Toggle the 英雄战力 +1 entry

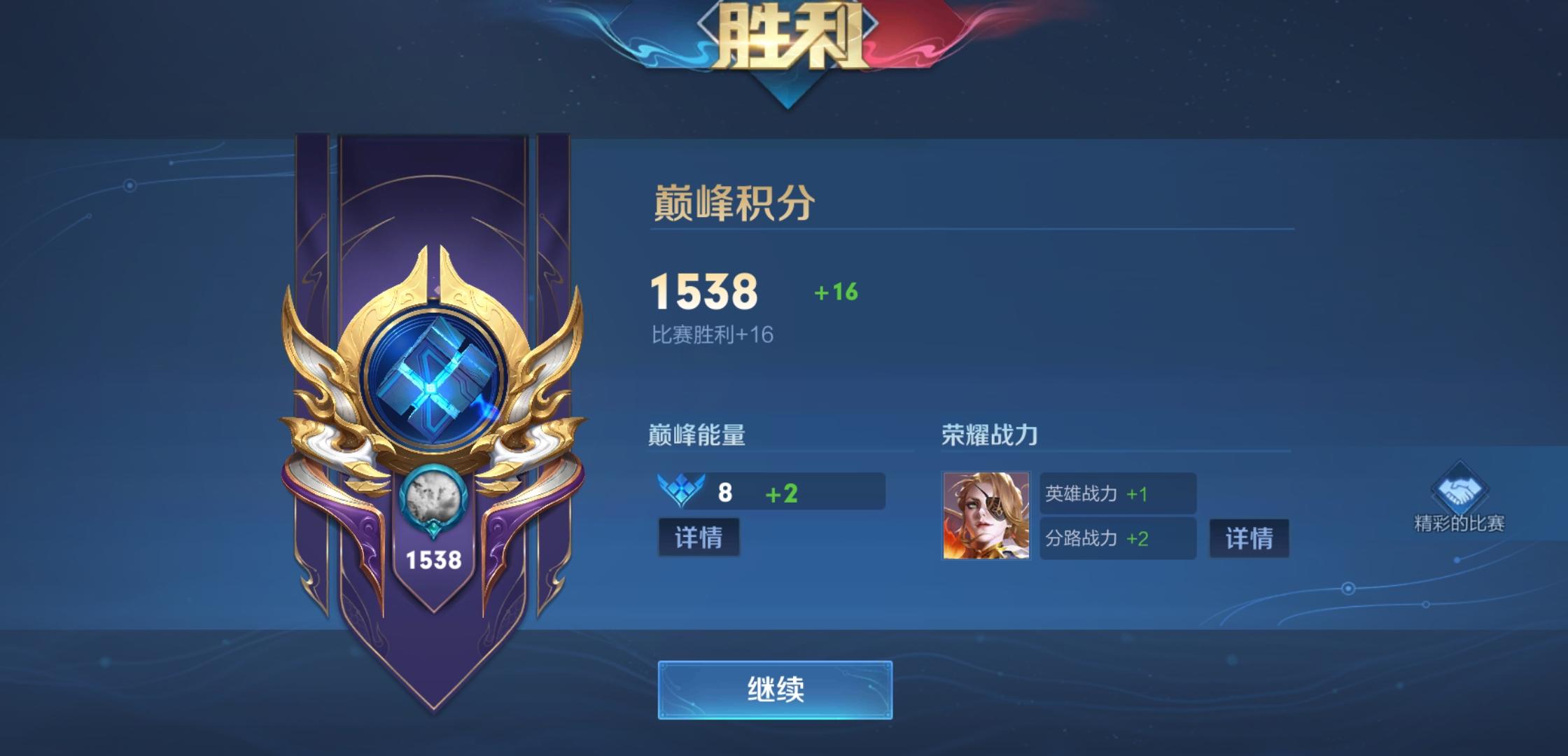click(x=1117, y=494)
